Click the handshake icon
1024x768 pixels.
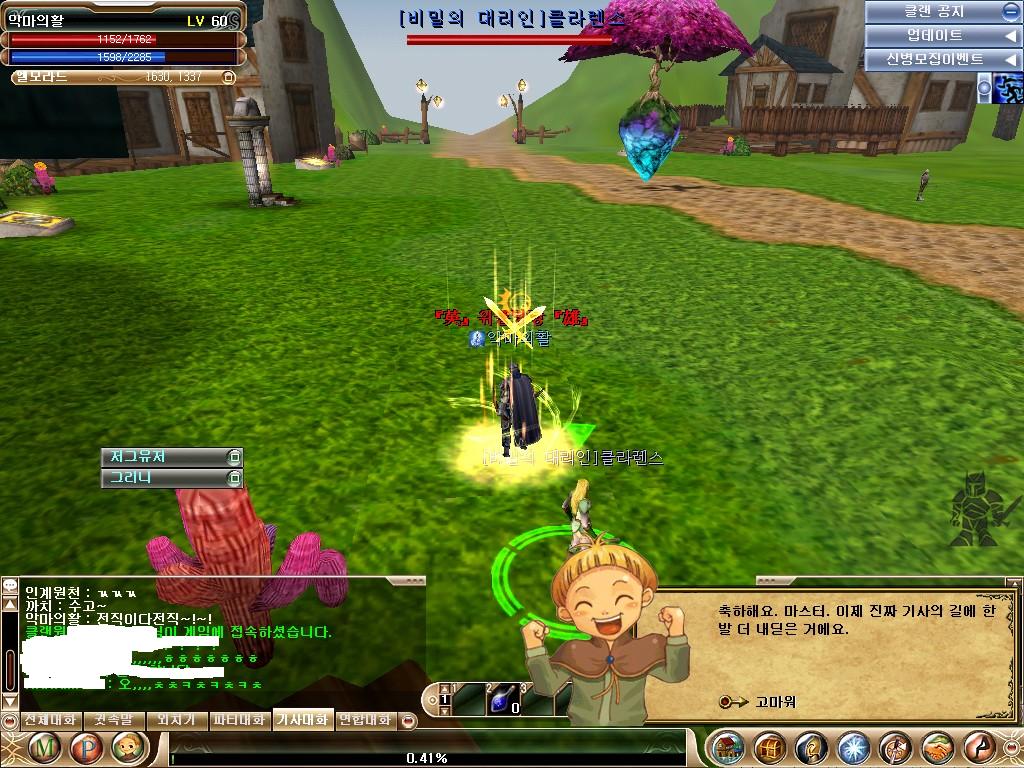point(937,747)
